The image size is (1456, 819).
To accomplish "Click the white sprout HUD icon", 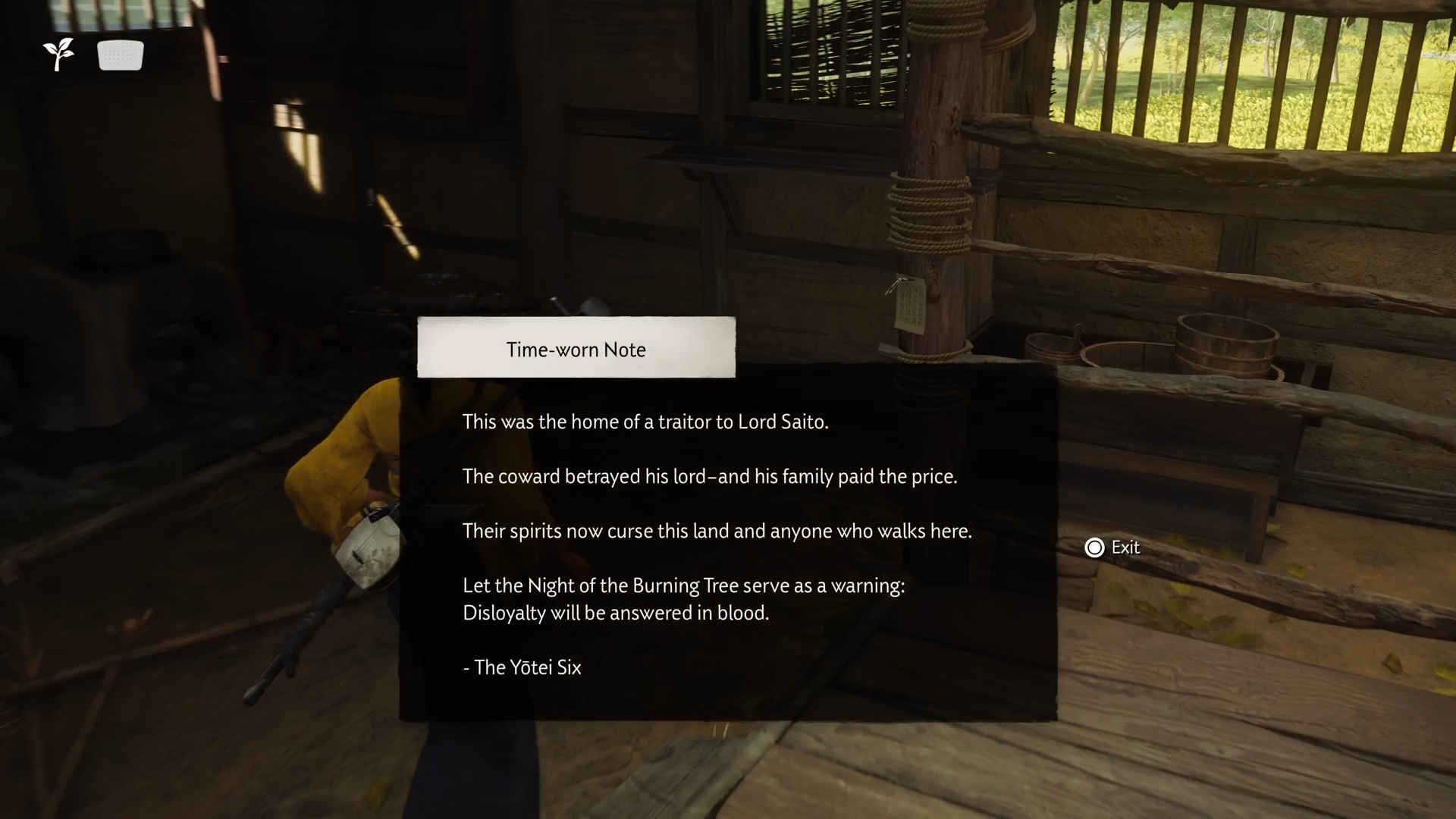I will coord(58,55).
